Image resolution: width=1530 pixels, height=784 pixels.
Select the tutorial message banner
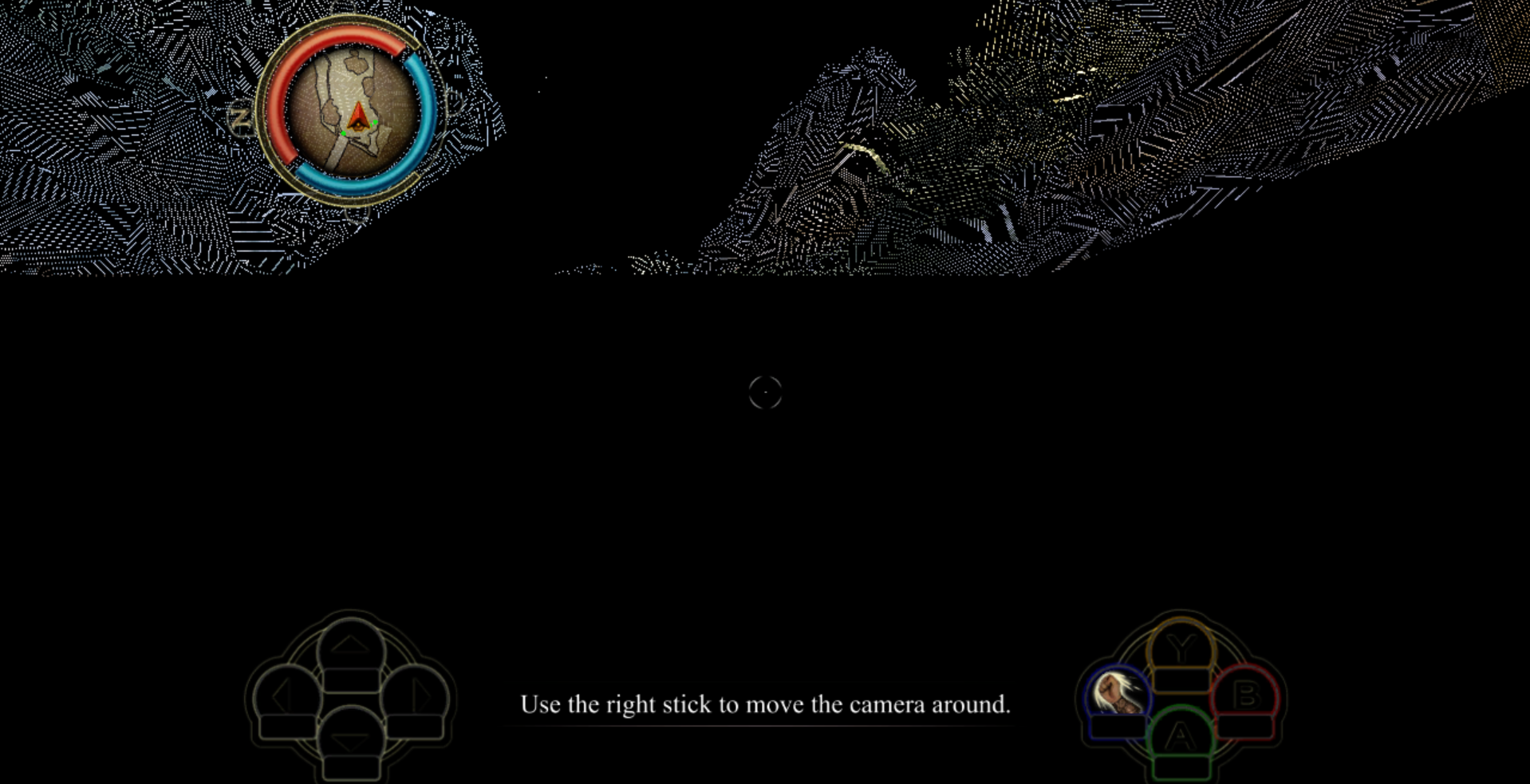(764, 704)
